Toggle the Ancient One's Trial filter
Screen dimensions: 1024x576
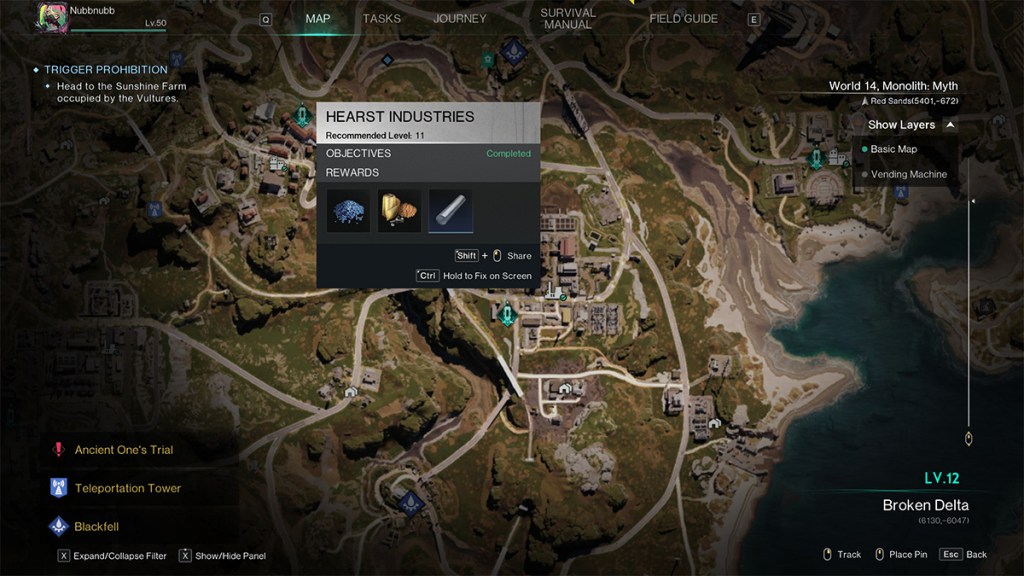coord(123,450)
